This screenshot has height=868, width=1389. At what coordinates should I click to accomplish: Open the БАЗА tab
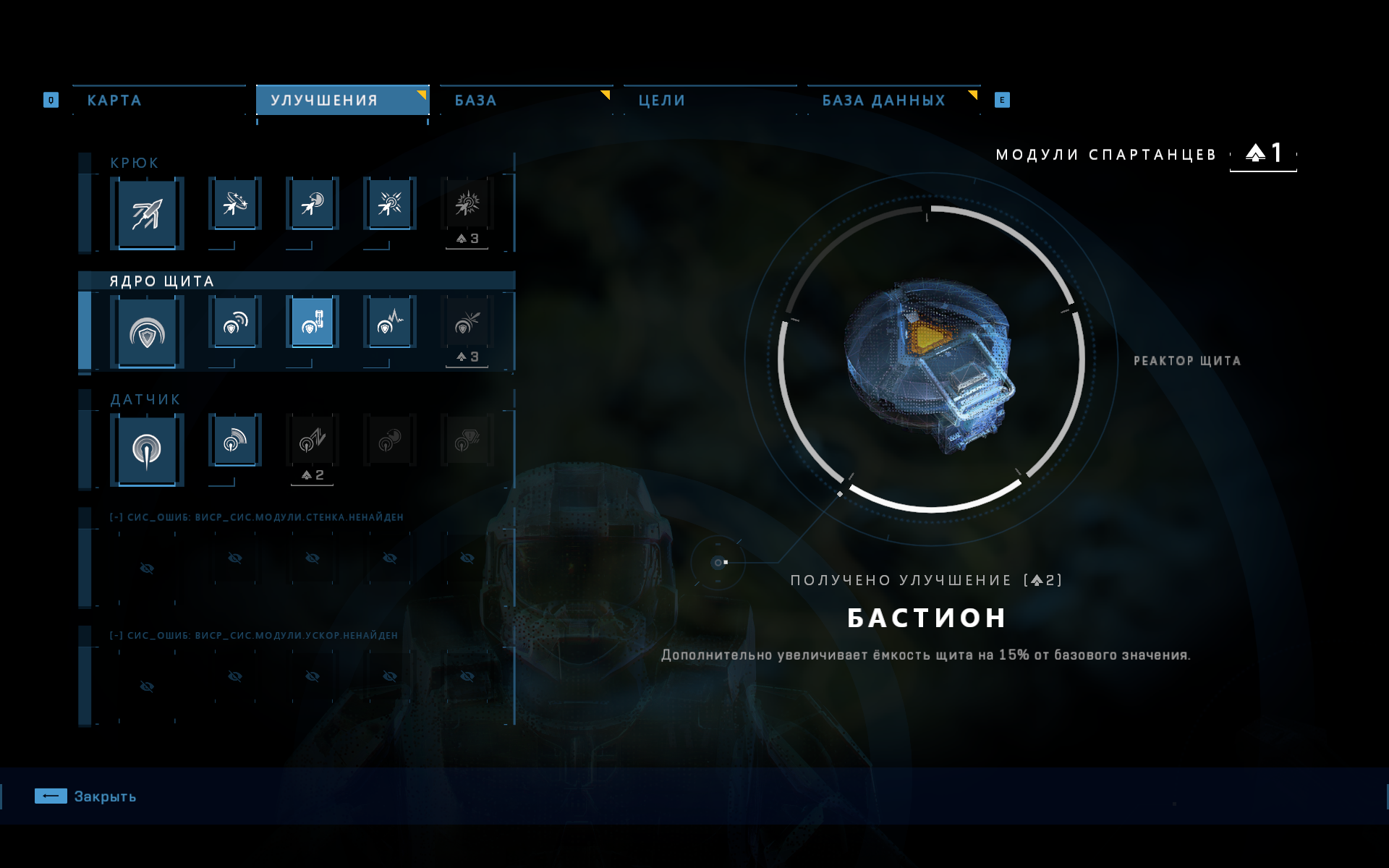tap(475, 101)
